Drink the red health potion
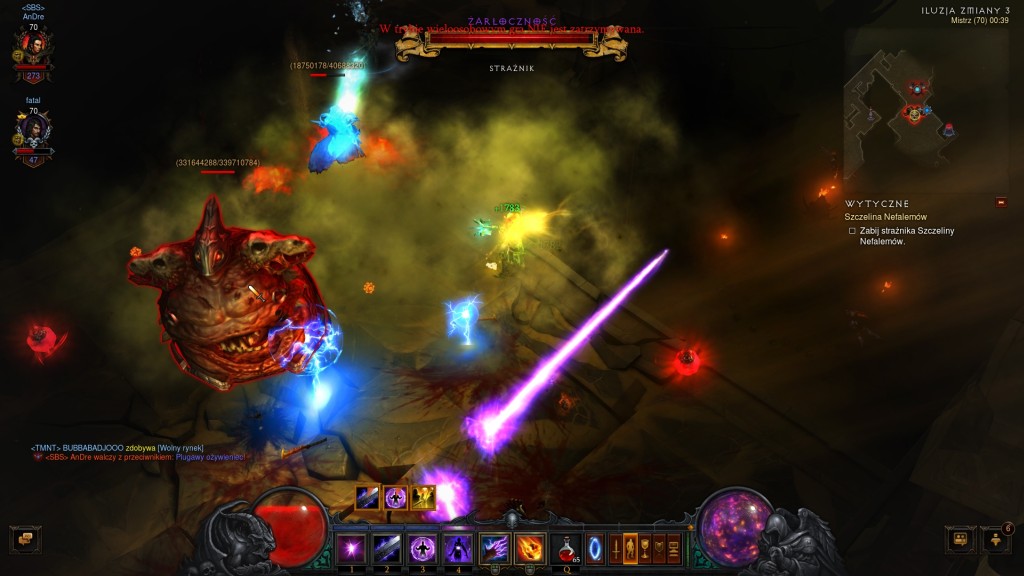1024x576 pixels. click(566, 548)
